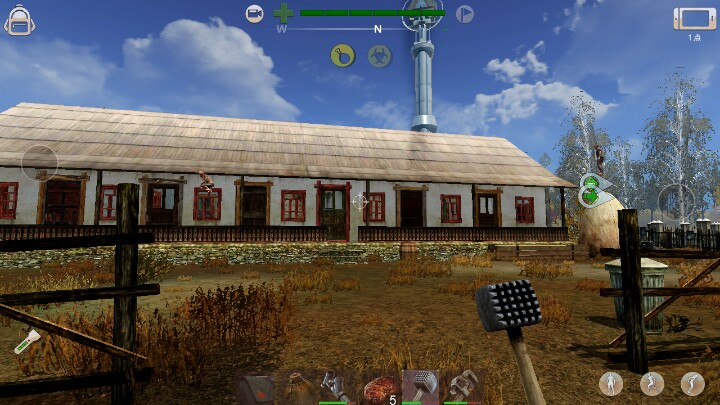This screenshot has height=405, width=720.
Task: Toggle the flashlight
Action: (25, 340)
